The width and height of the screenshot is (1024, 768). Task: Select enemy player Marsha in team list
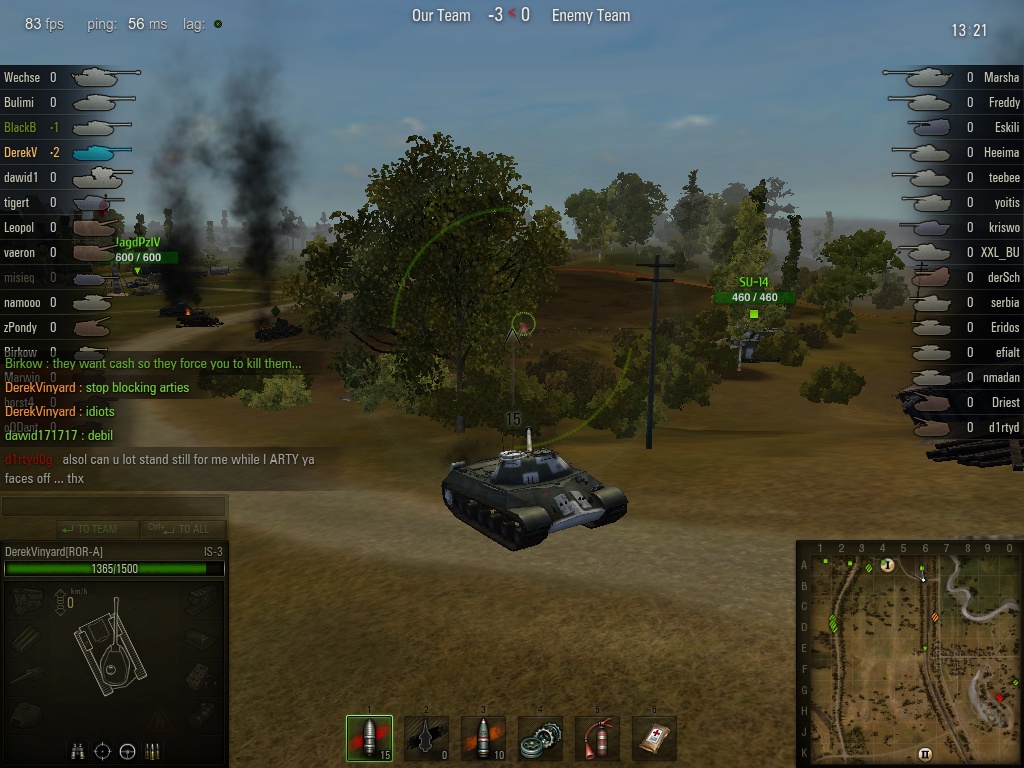coord(1001,77)
